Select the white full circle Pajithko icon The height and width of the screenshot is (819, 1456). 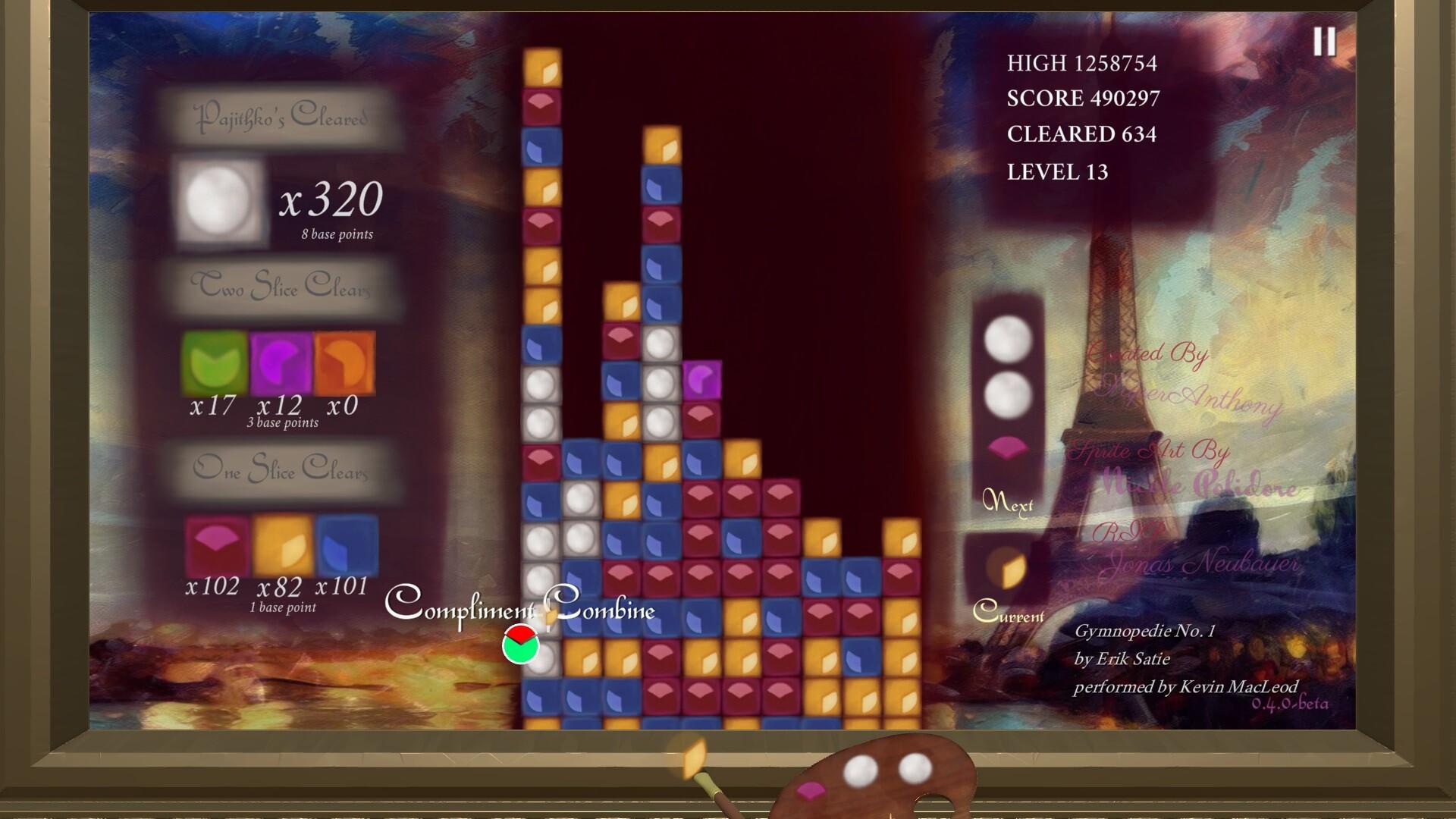[x=220, y=199]
